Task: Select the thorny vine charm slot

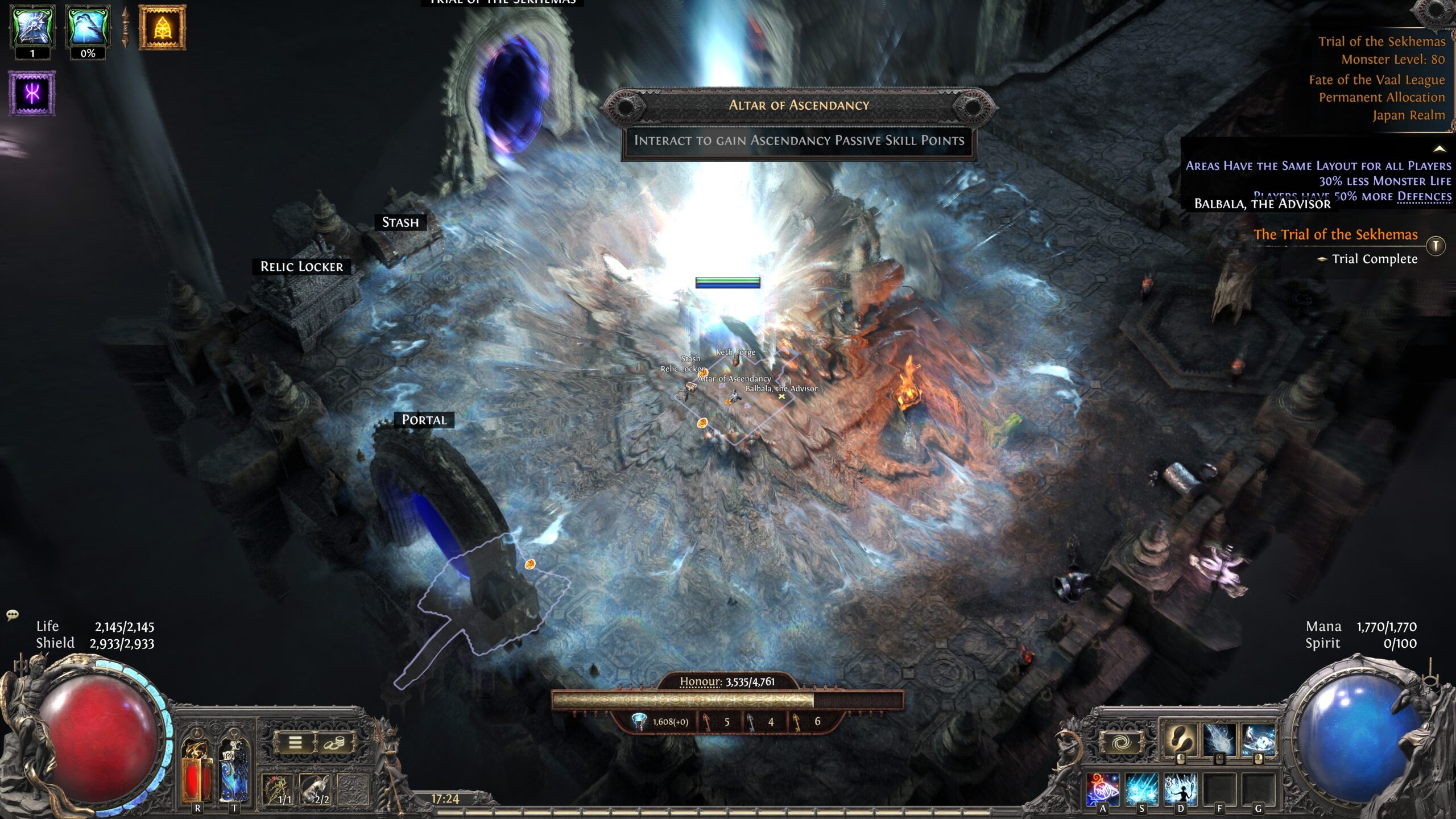Action: pyautogui.click(x=279, y=790)
